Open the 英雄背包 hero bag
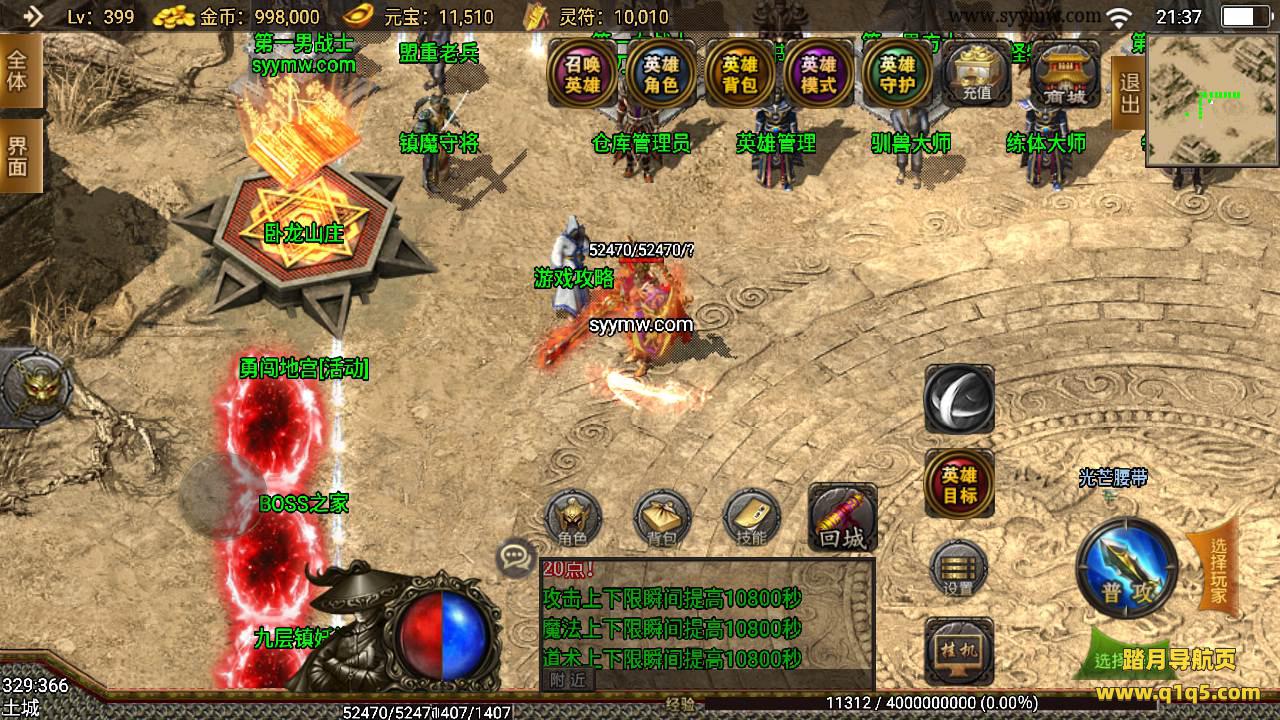 (x=740, y=73)
